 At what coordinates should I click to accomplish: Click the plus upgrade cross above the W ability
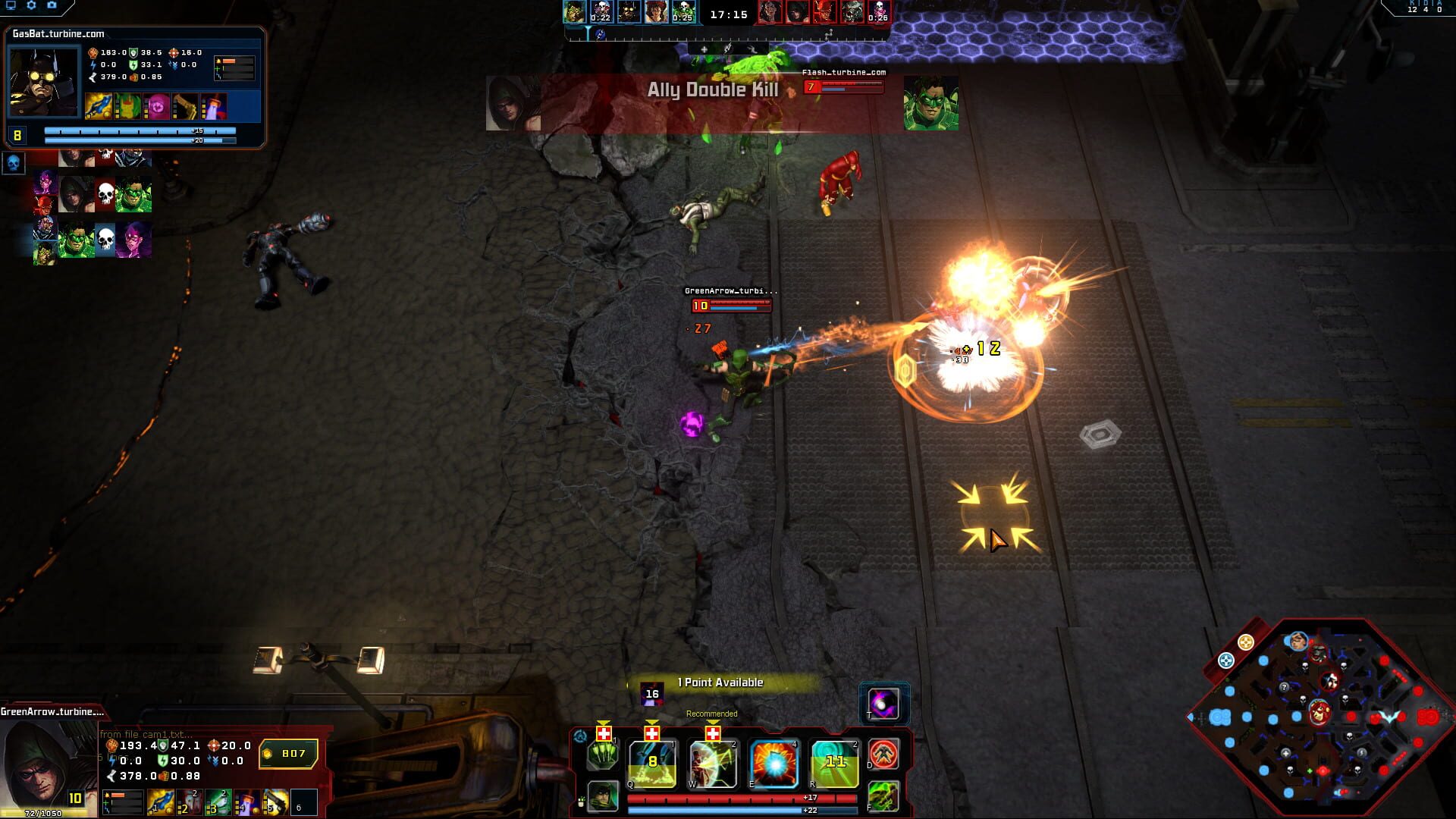click(713, 733)
